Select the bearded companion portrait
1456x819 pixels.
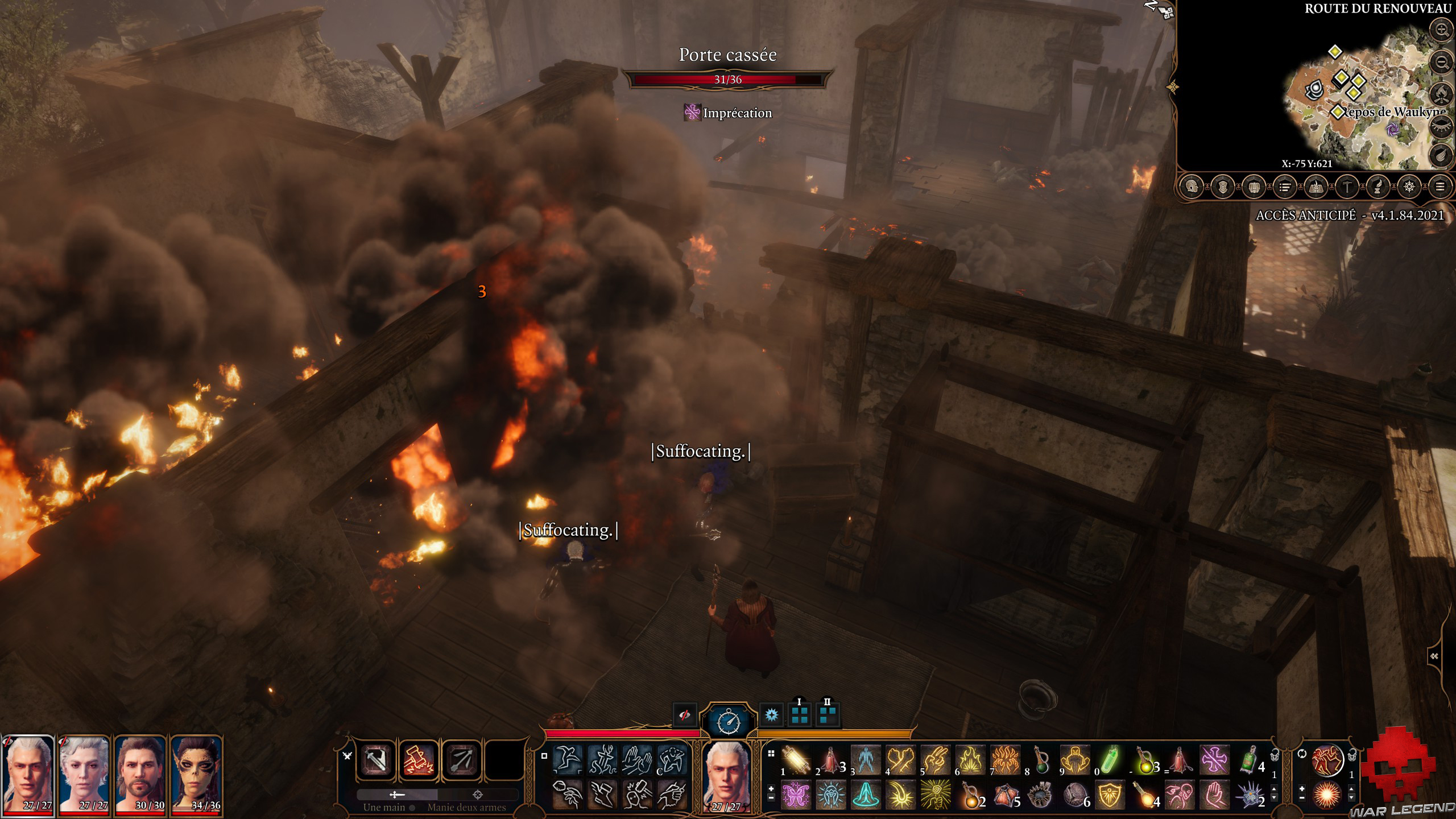pos(140,773)
